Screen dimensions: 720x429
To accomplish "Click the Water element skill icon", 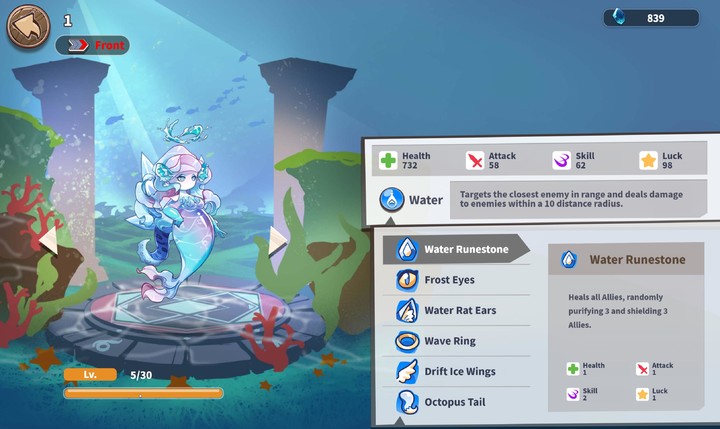I will point(392,200).
